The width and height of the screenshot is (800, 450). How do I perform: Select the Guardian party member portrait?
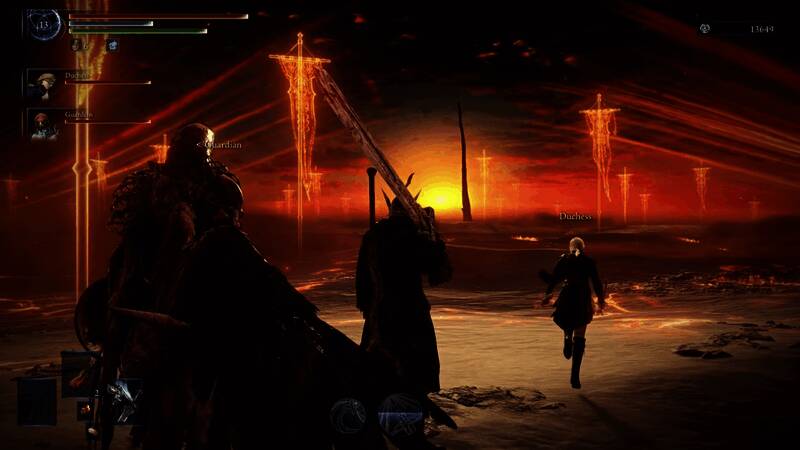[x=42, y=123]
